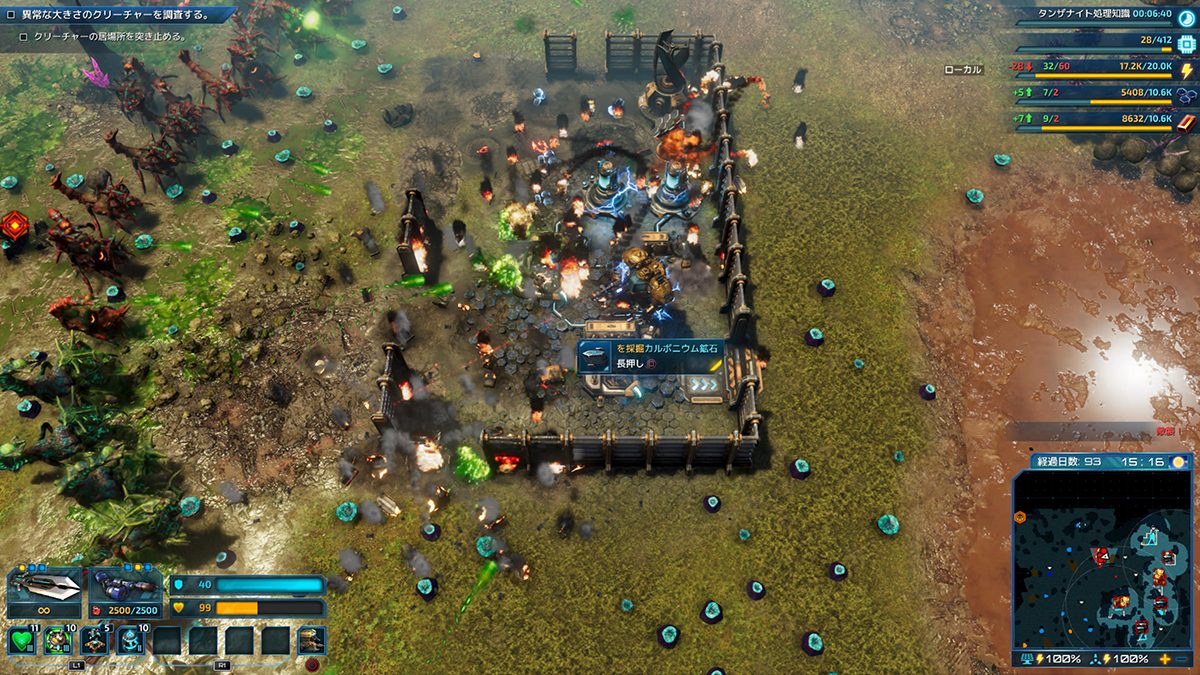Activate the blue dash skill with count 10
Screen dimensions: 1200x675
pyautogui.click(x=130, y=640)
